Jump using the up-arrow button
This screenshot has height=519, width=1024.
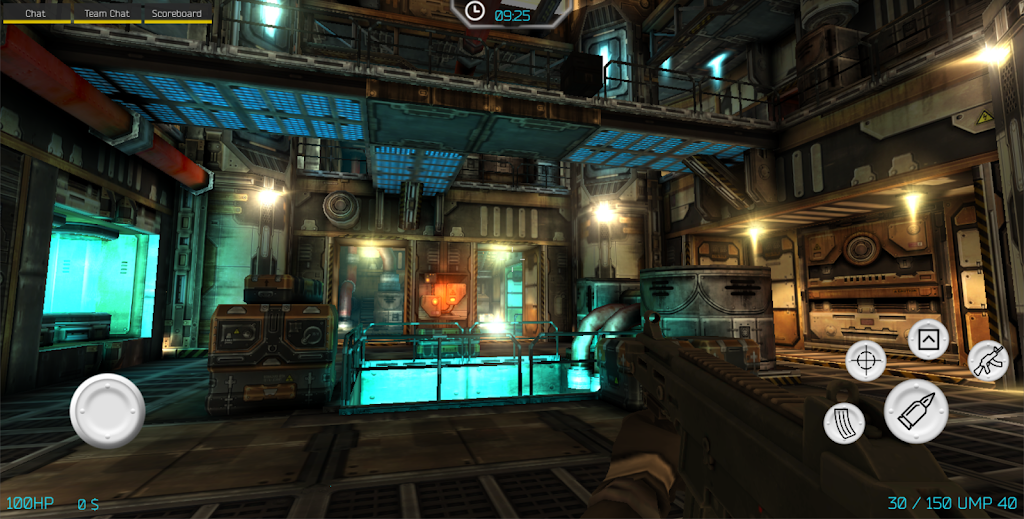coord(928,340)
